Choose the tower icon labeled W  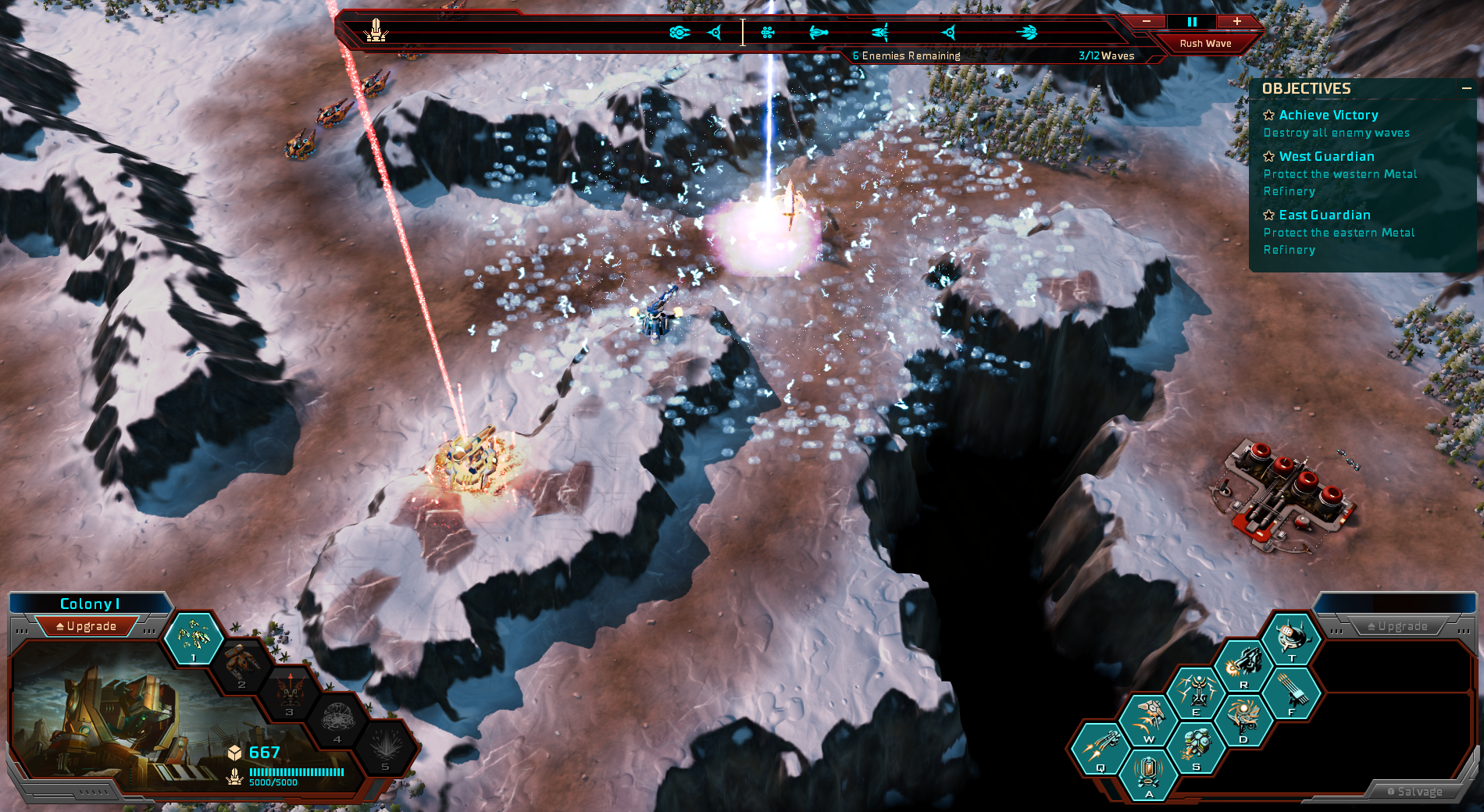(1148, 720)
